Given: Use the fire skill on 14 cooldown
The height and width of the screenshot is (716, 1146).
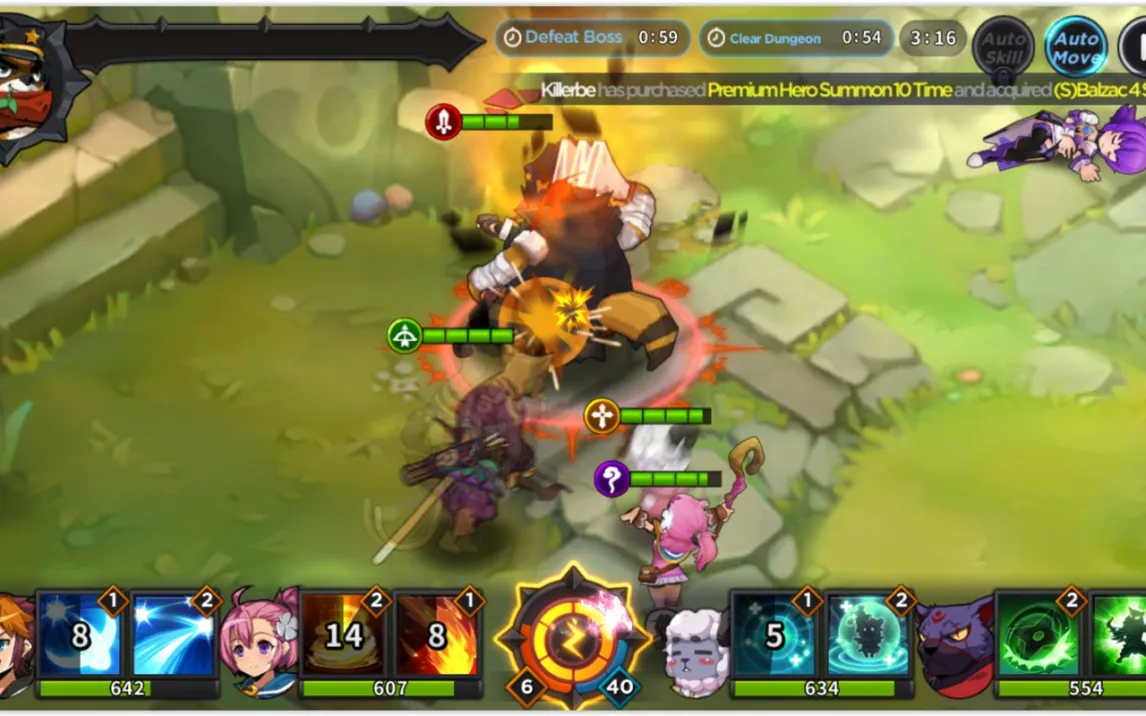Looking at the screenshot, I should 343,635.
